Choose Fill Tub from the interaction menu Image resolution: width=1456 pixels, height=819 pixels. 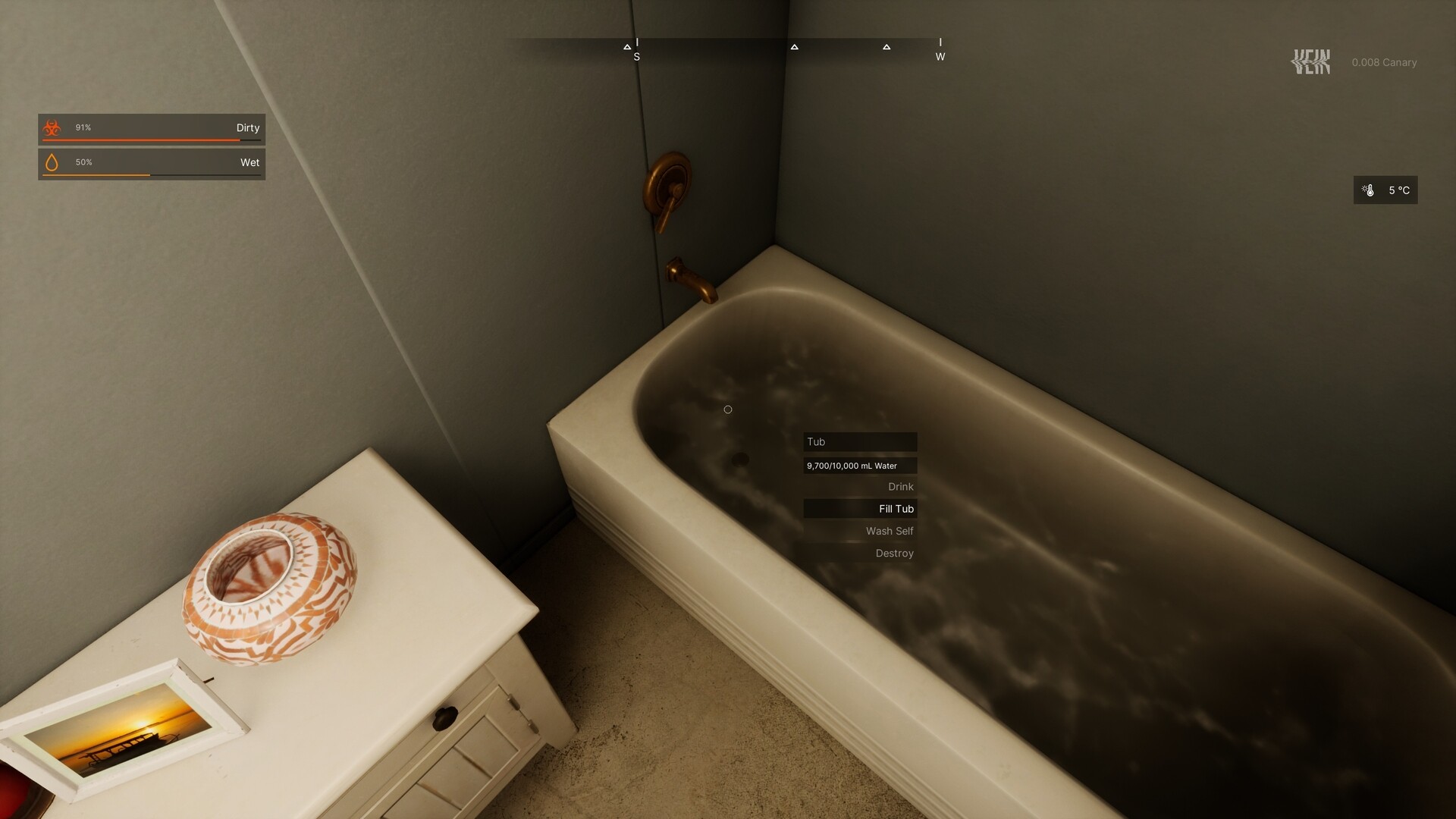pyautogui.click(x=896, y=509)
